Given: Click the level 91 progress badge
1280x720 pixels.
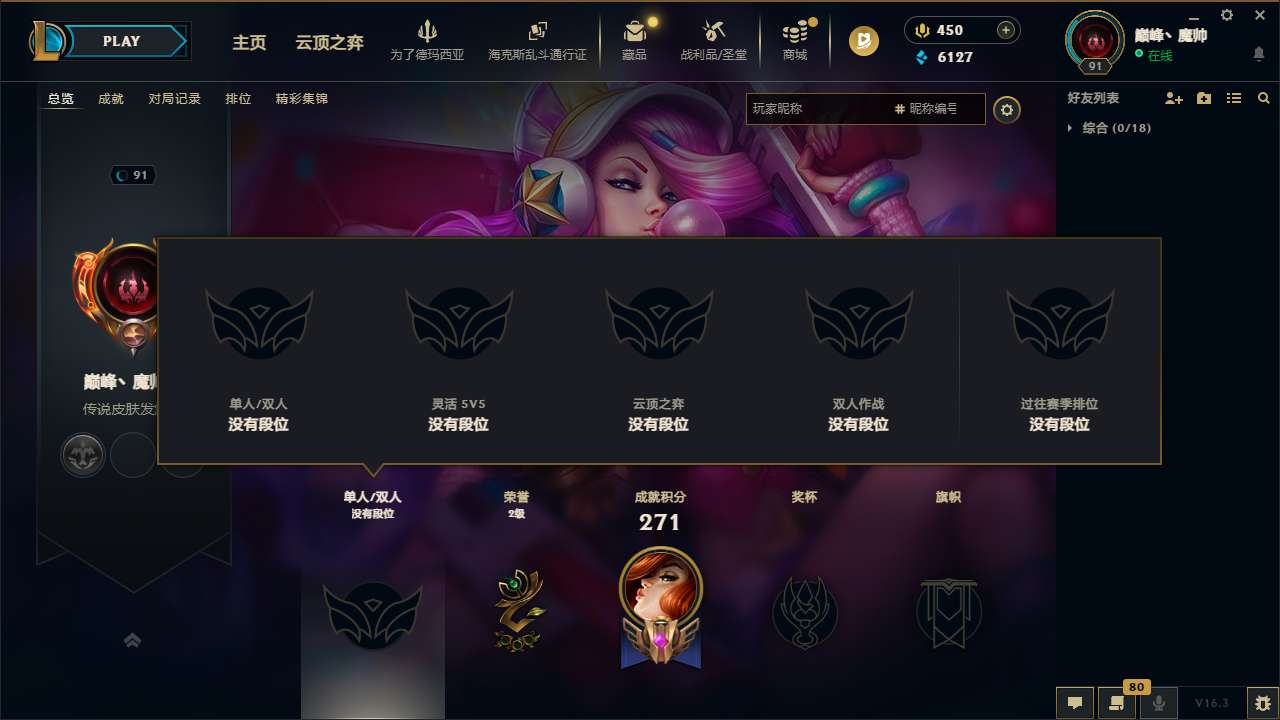Looking at the screenshot, I should click(x=1094, y=63).
